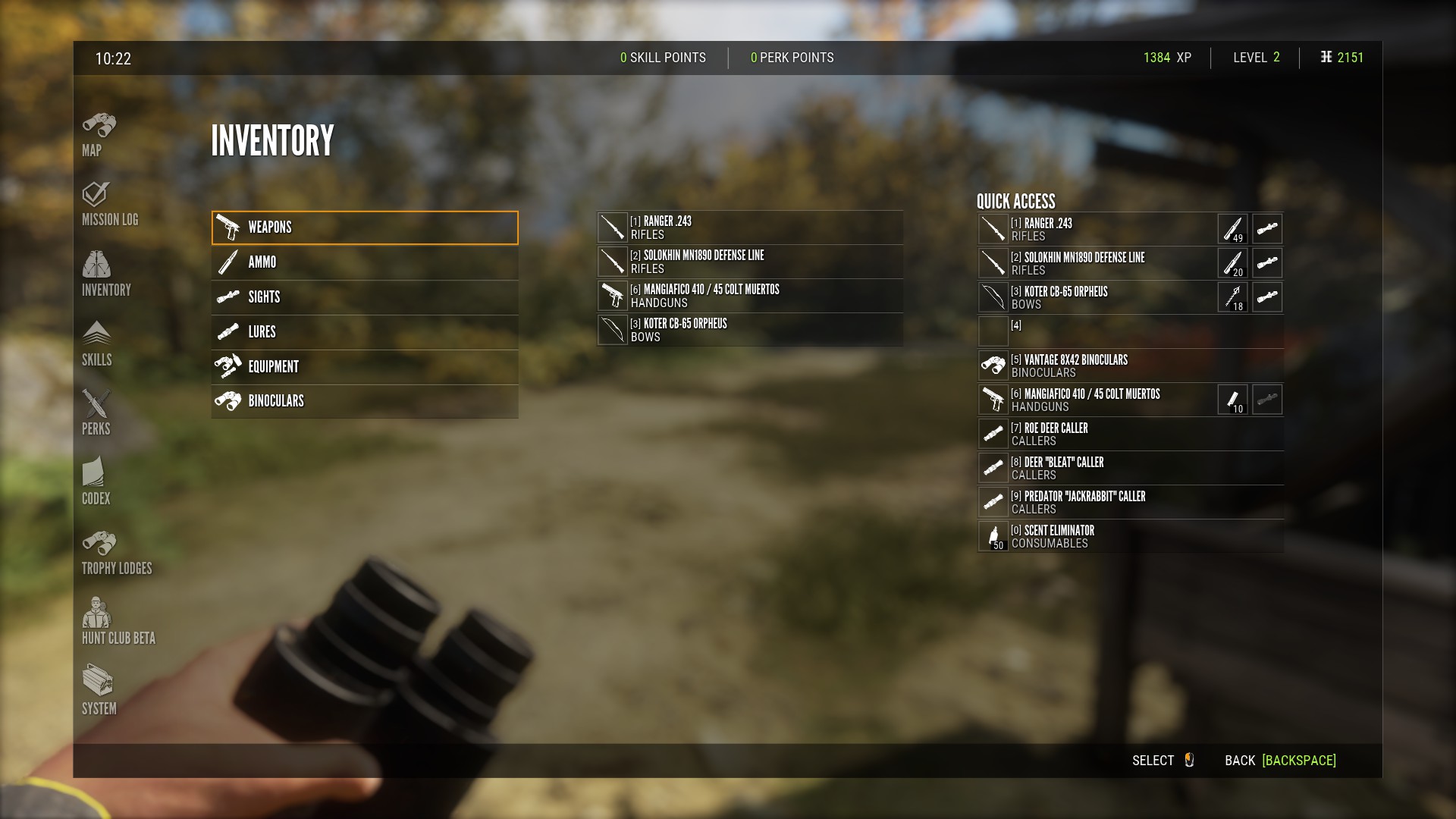Select Scent Eliminator quick access slot

[x=1130, y=536]
